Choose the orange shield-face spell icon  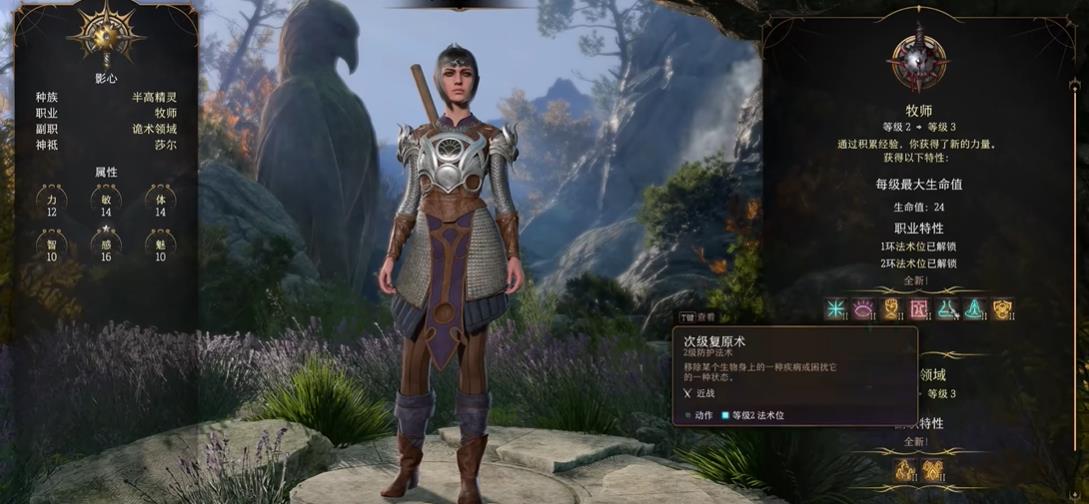(x=1001, y=309)
